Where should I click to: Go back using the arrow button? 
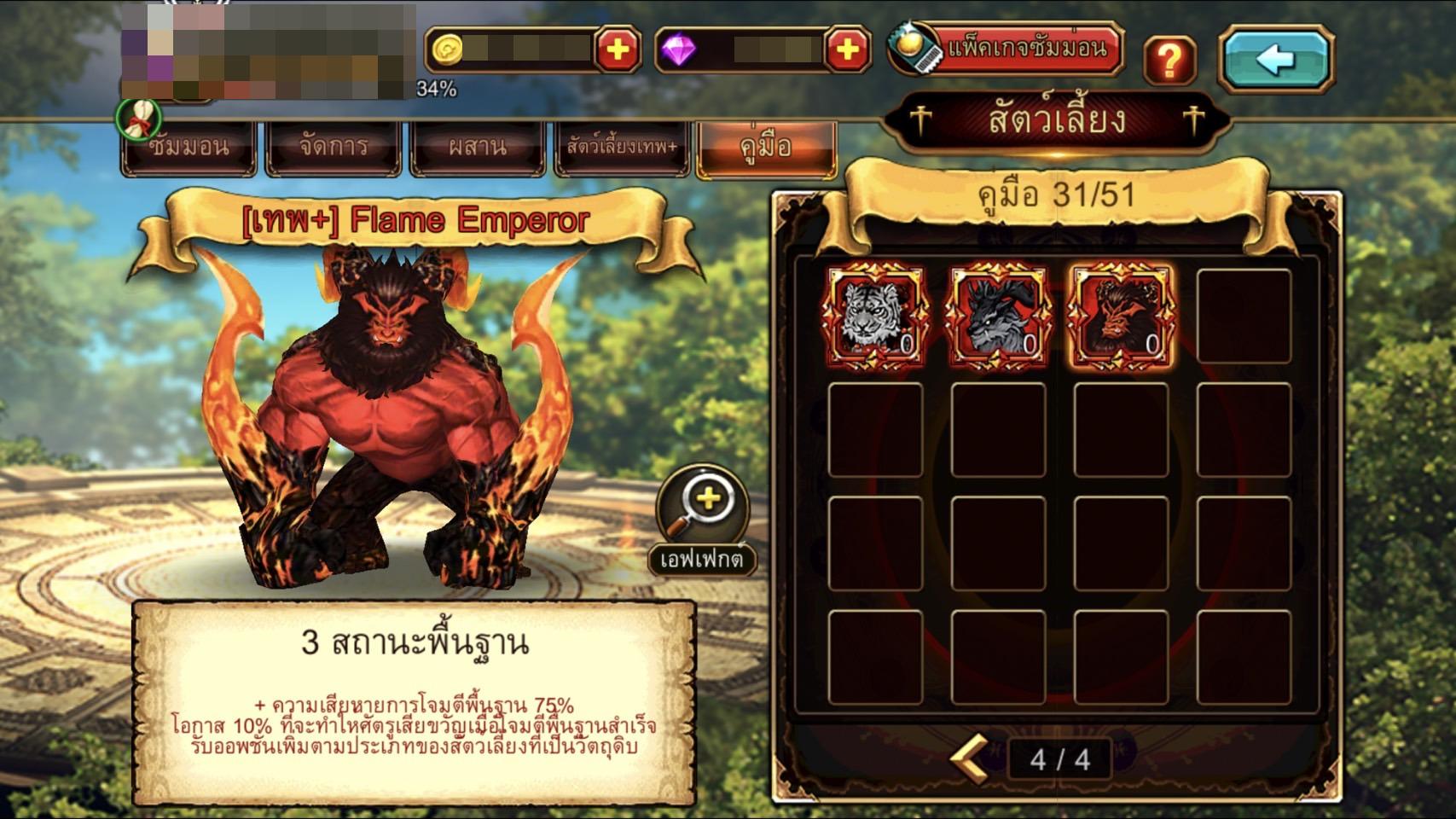(x=1275, y=60)
